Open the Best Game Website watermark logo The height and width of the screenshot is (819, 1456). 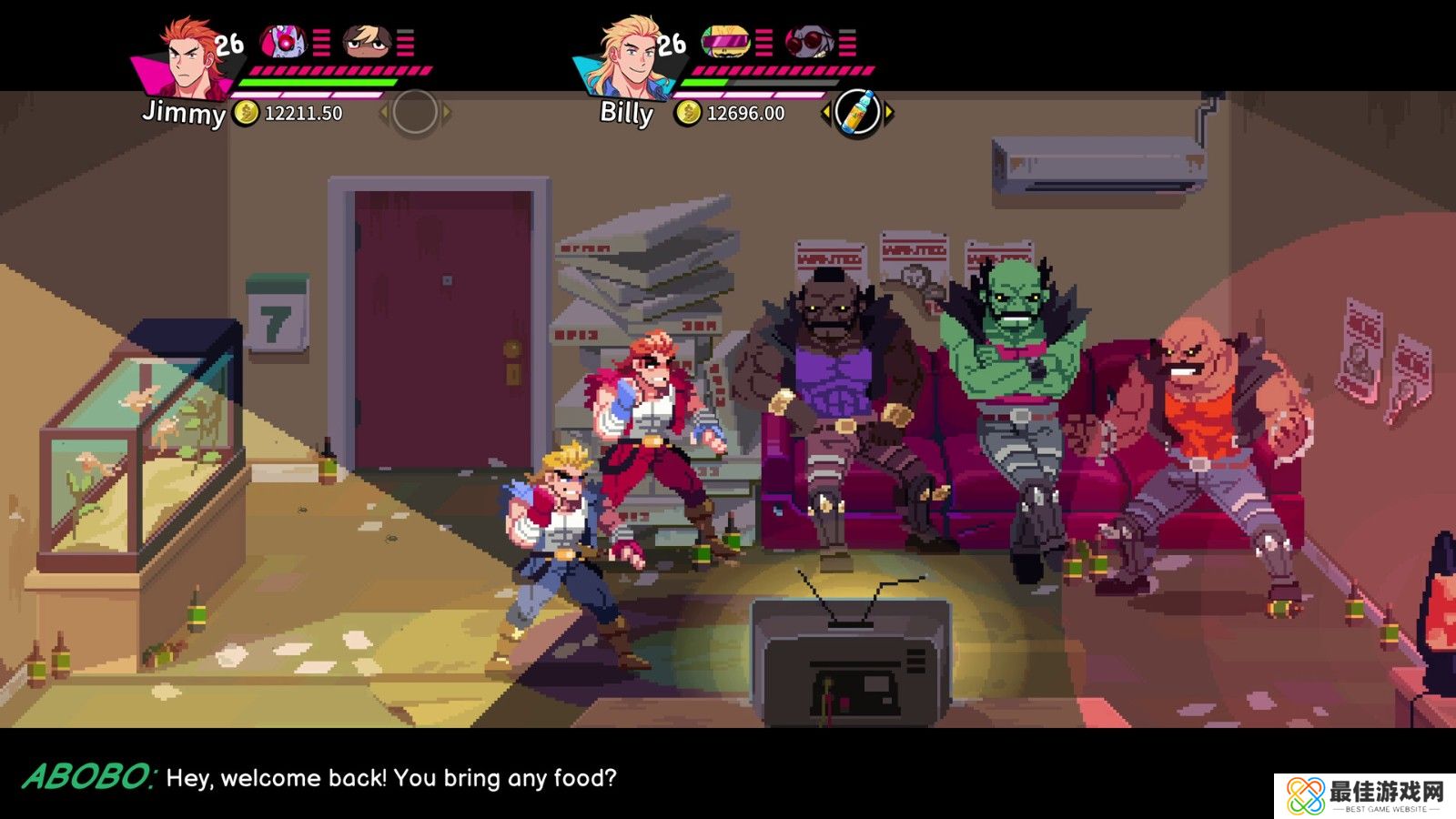(x=1364, y=796)
